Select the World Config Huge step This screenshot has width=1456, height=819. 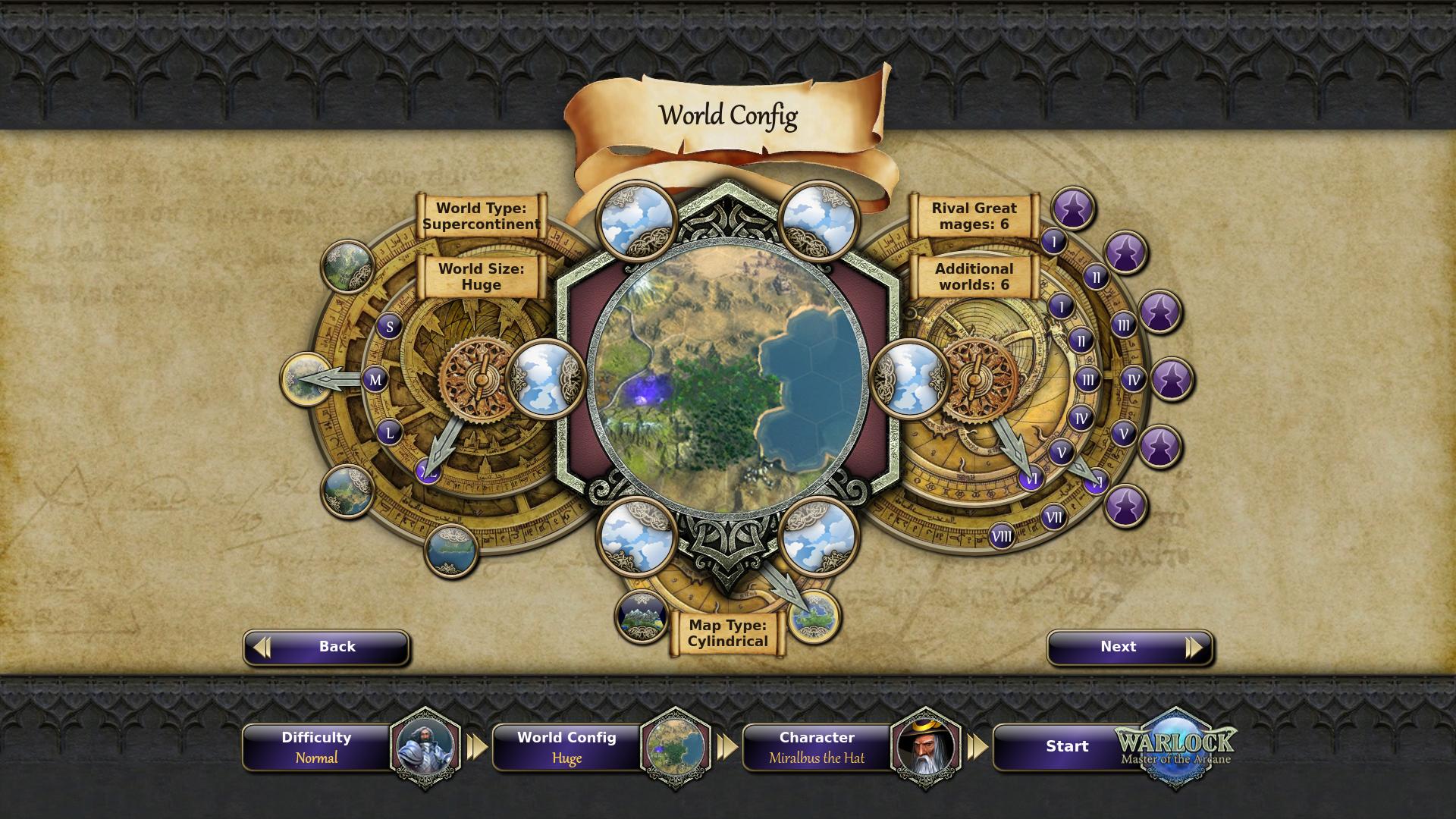pos(567,747)
